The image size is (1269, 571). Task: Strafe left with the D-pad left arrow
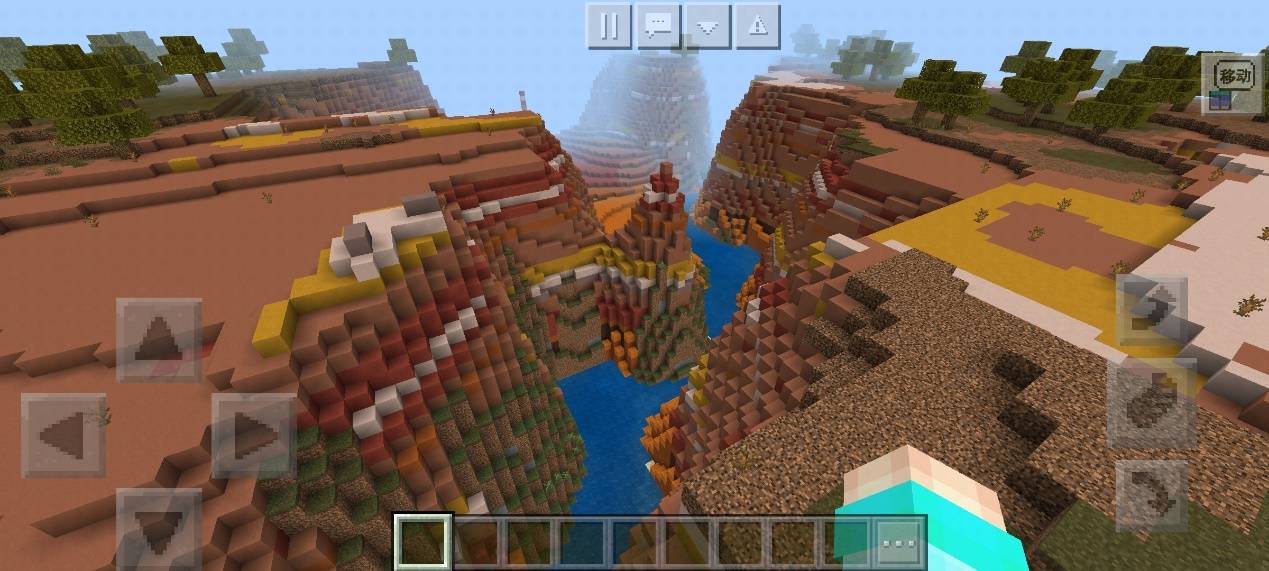coord(63,435)
